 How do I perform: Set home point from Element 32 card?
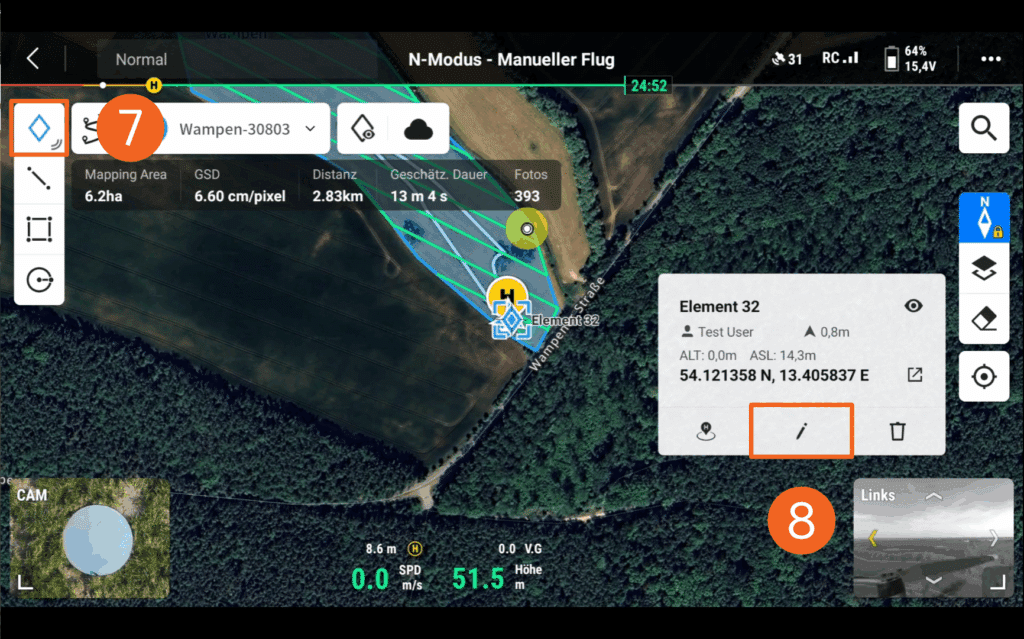(x=704, y=431)
